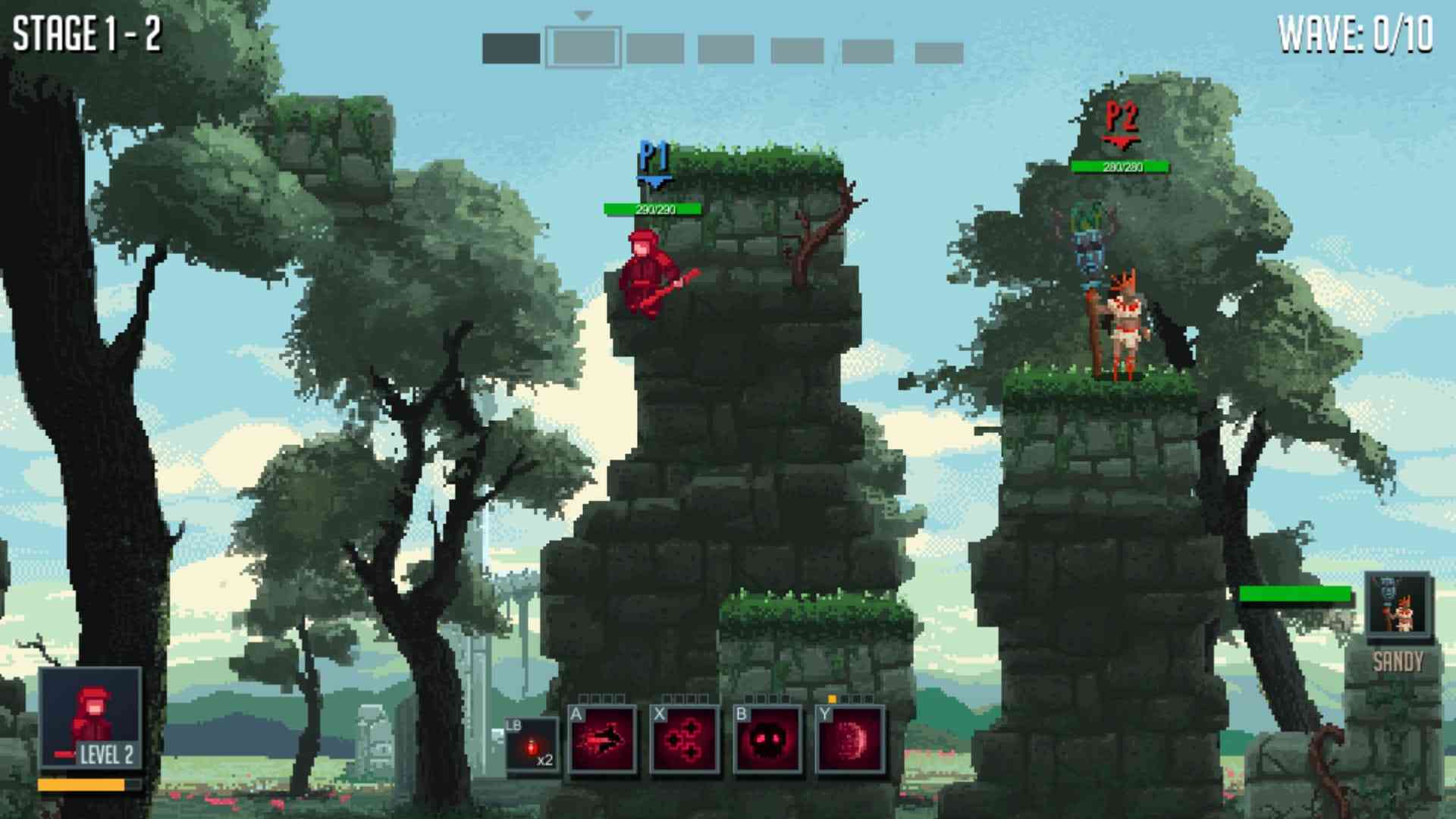Click the red character Level 2 portrait
Viewport: 1456px width, 819px height.
coord(91,717)
